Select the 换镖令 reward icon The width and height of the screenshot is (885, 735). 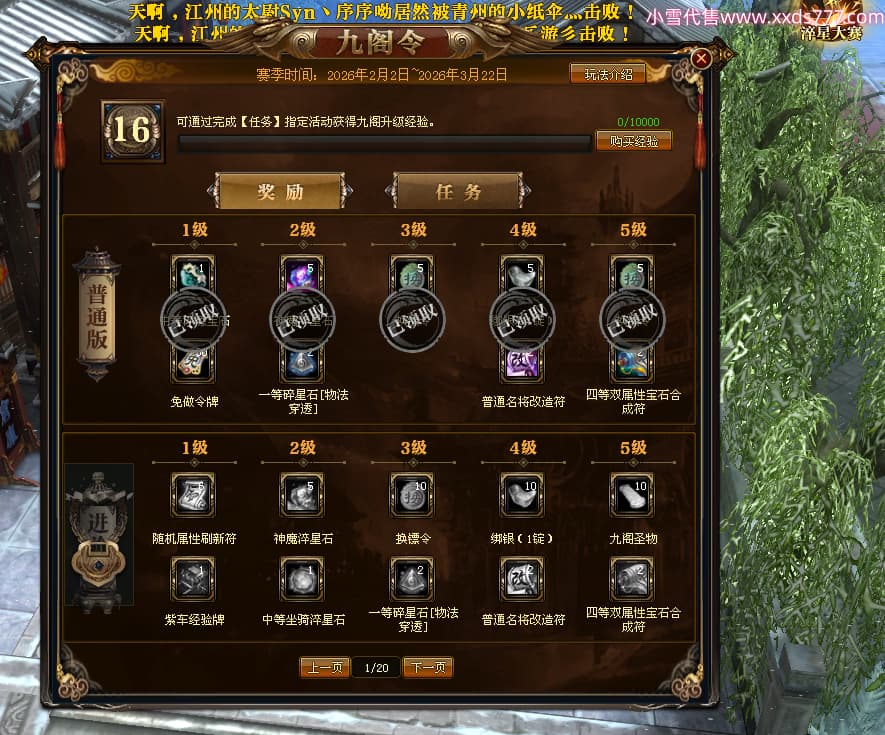coord(412,495)
